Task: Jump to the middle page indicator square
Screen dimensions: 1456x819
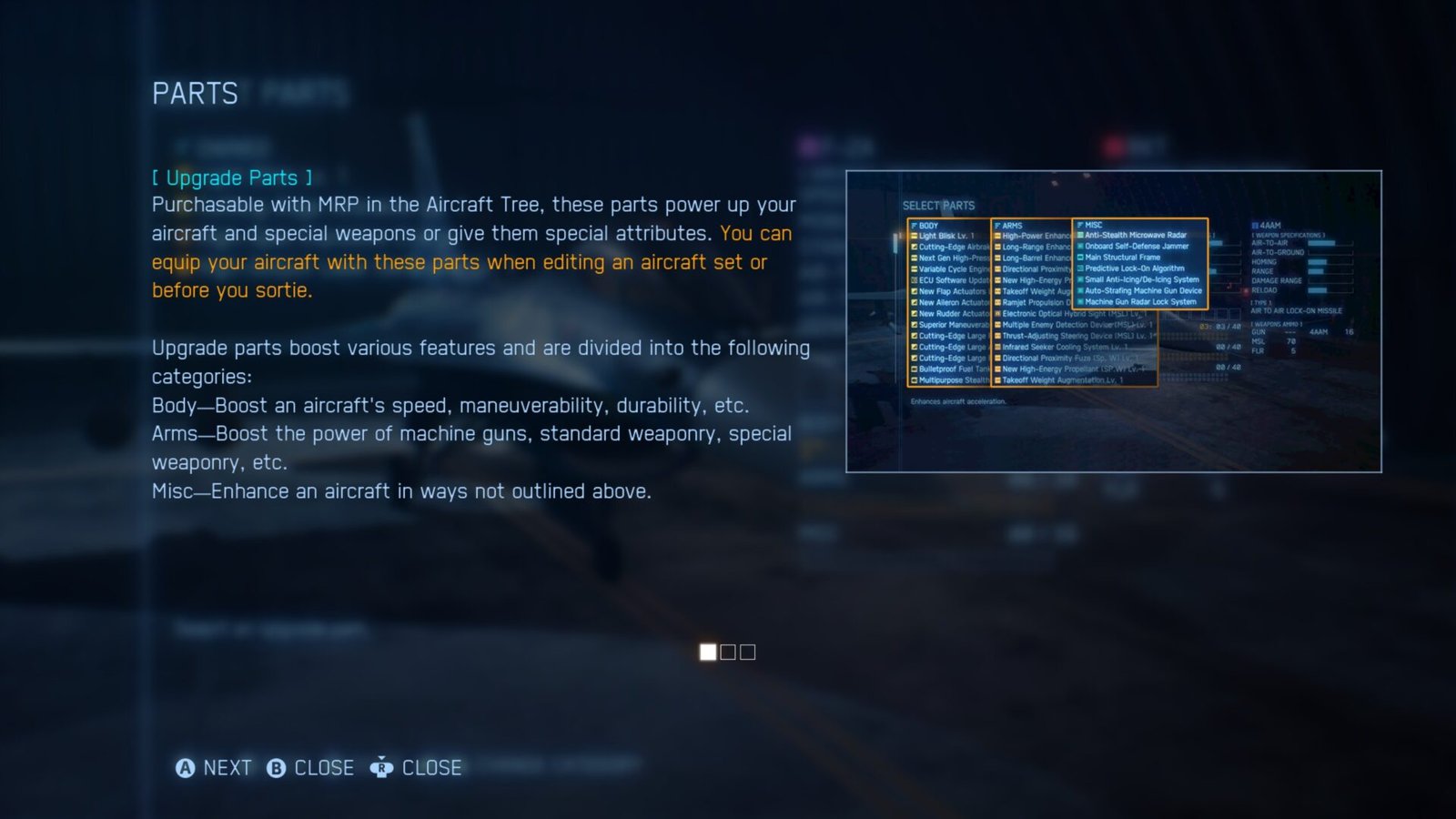Action: click(728, 652)
